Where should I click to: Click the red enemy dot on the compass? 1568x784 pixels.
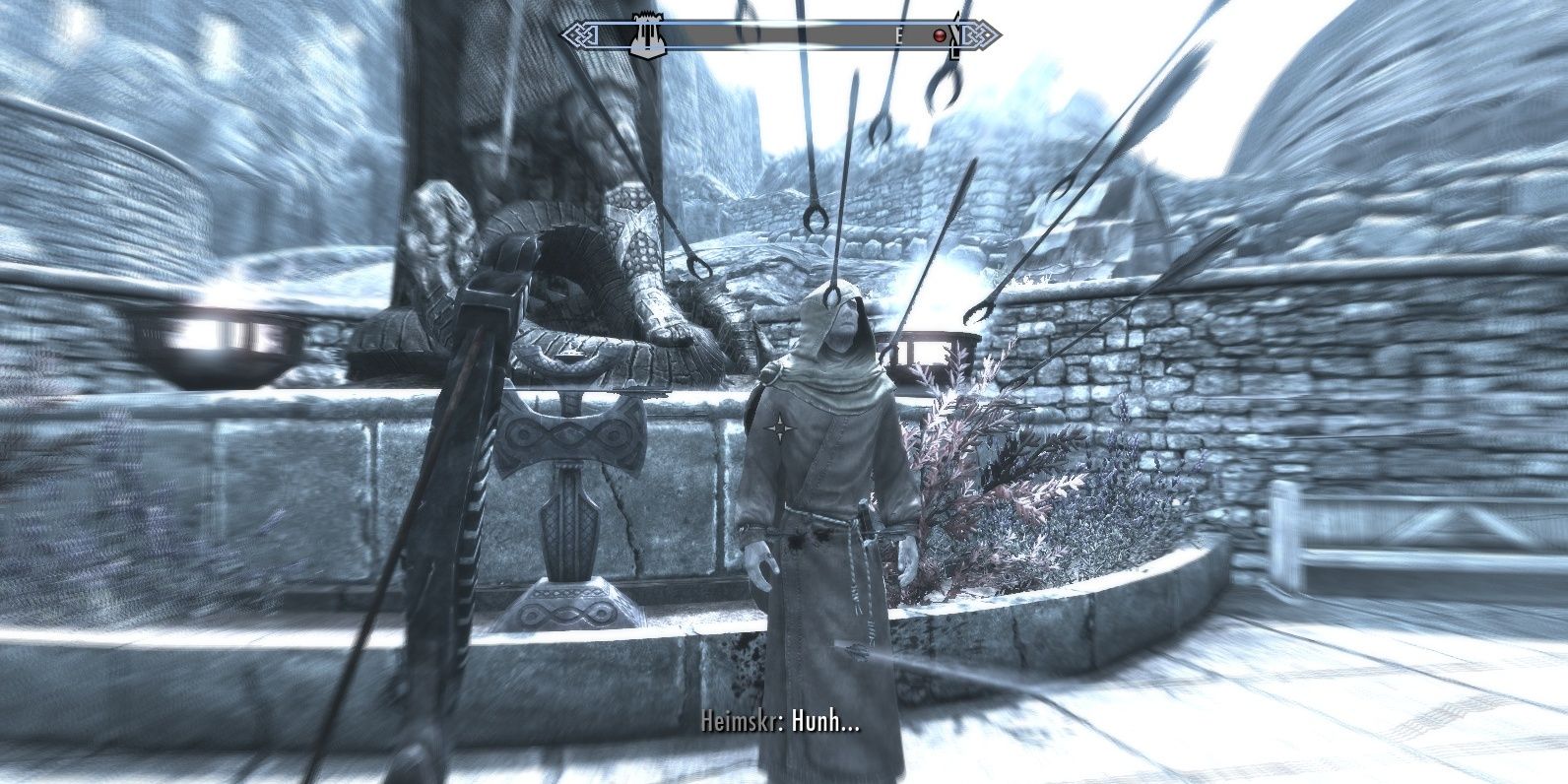point(940,34)
